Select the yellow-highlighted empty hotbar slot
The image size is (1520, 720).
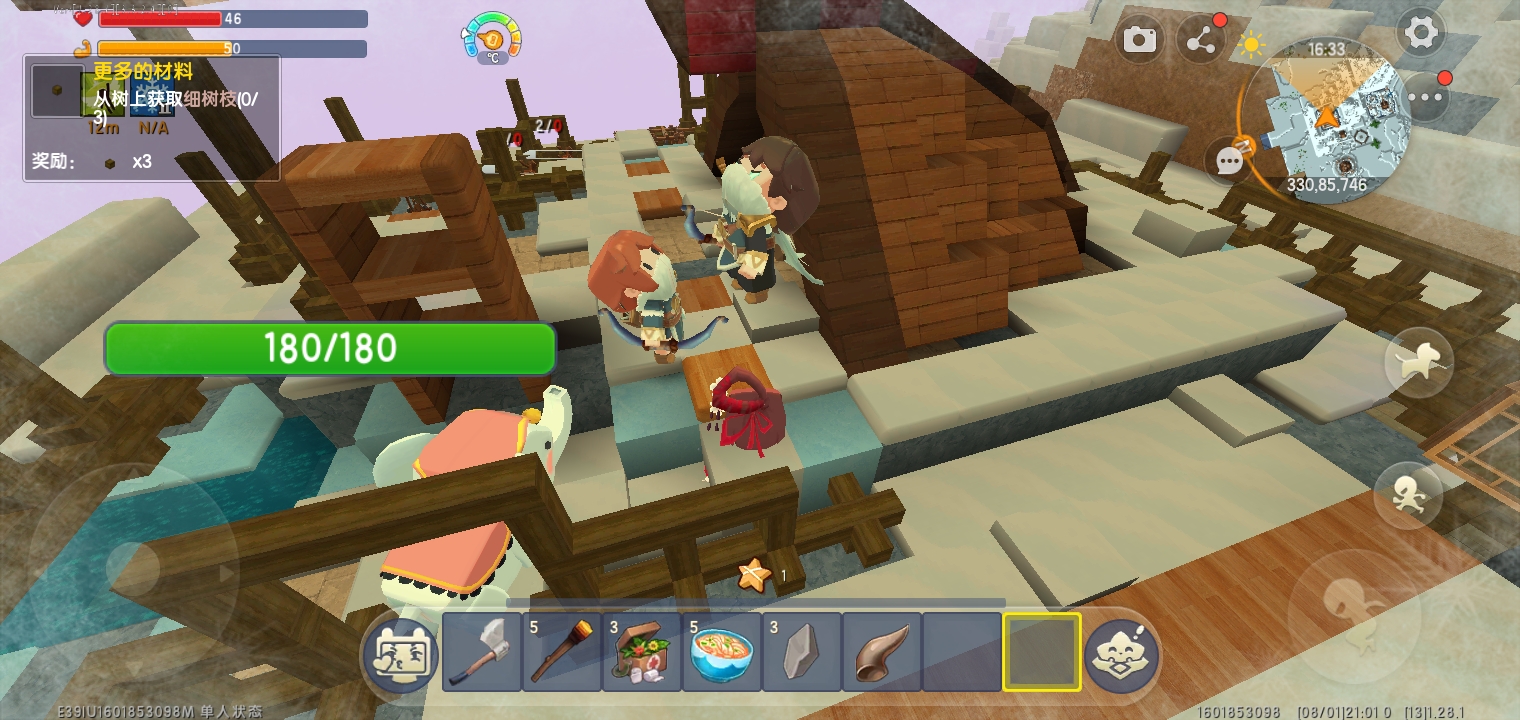click(x=1042, y=652)
